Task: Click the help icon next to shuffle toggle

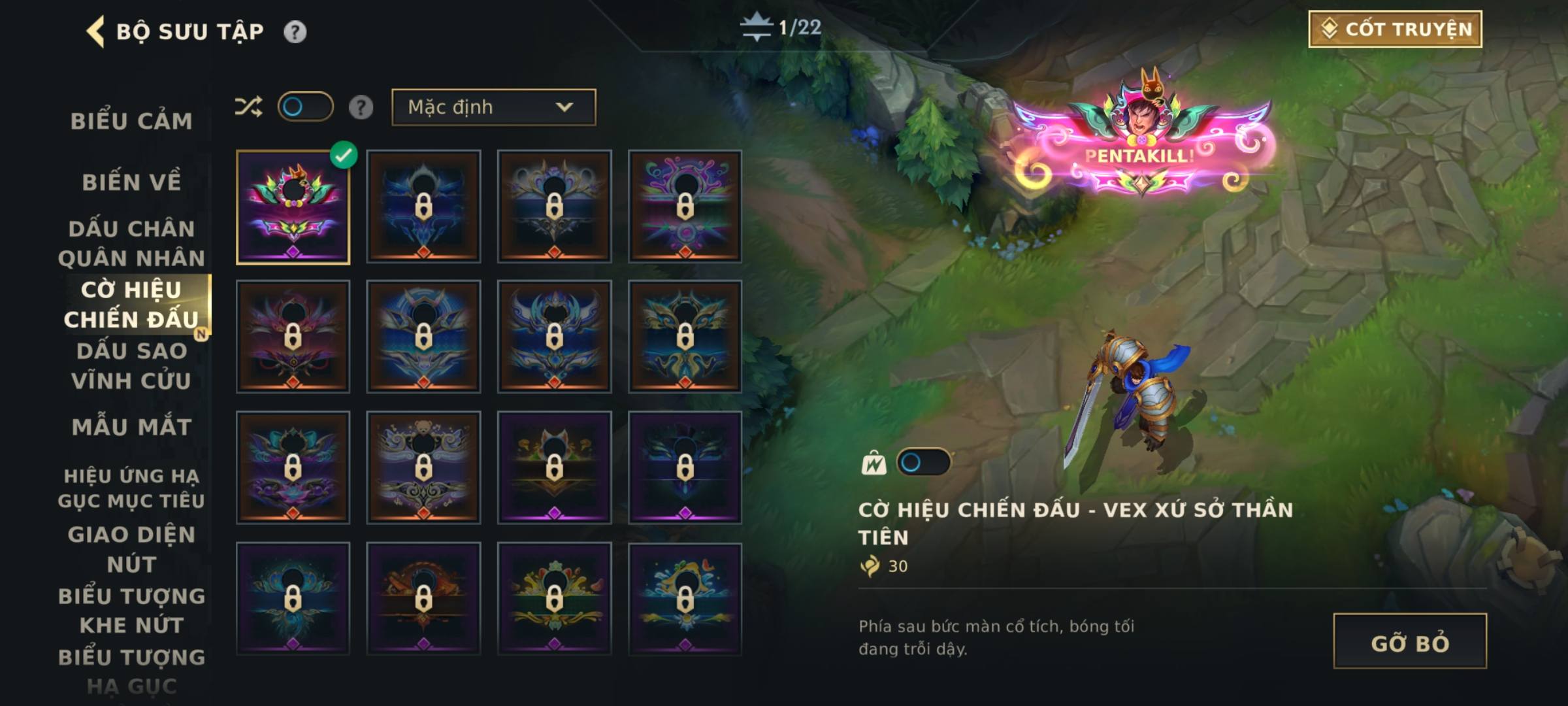Action: click(361, 107)
